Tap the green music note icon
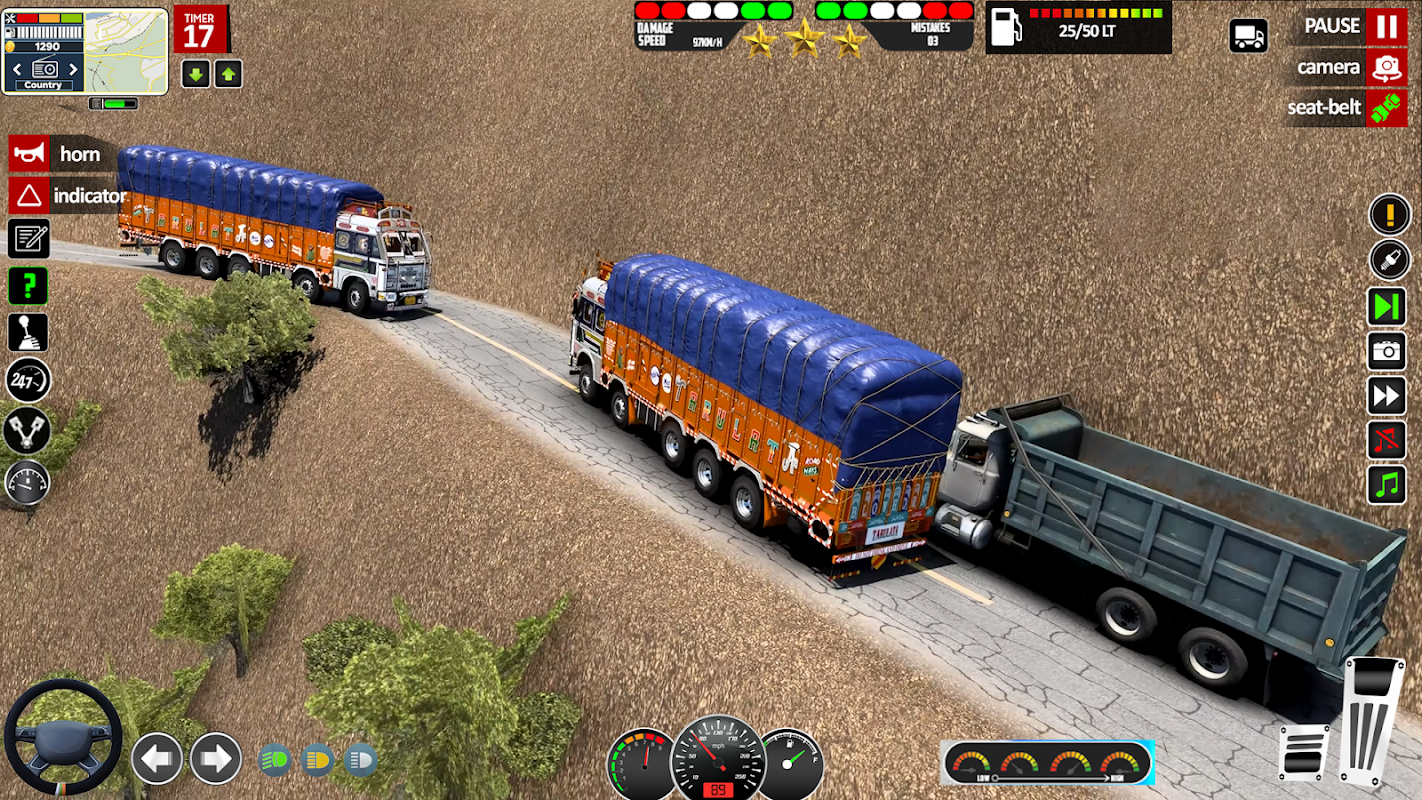1422x800 pixels. (x=1387, y=485)
